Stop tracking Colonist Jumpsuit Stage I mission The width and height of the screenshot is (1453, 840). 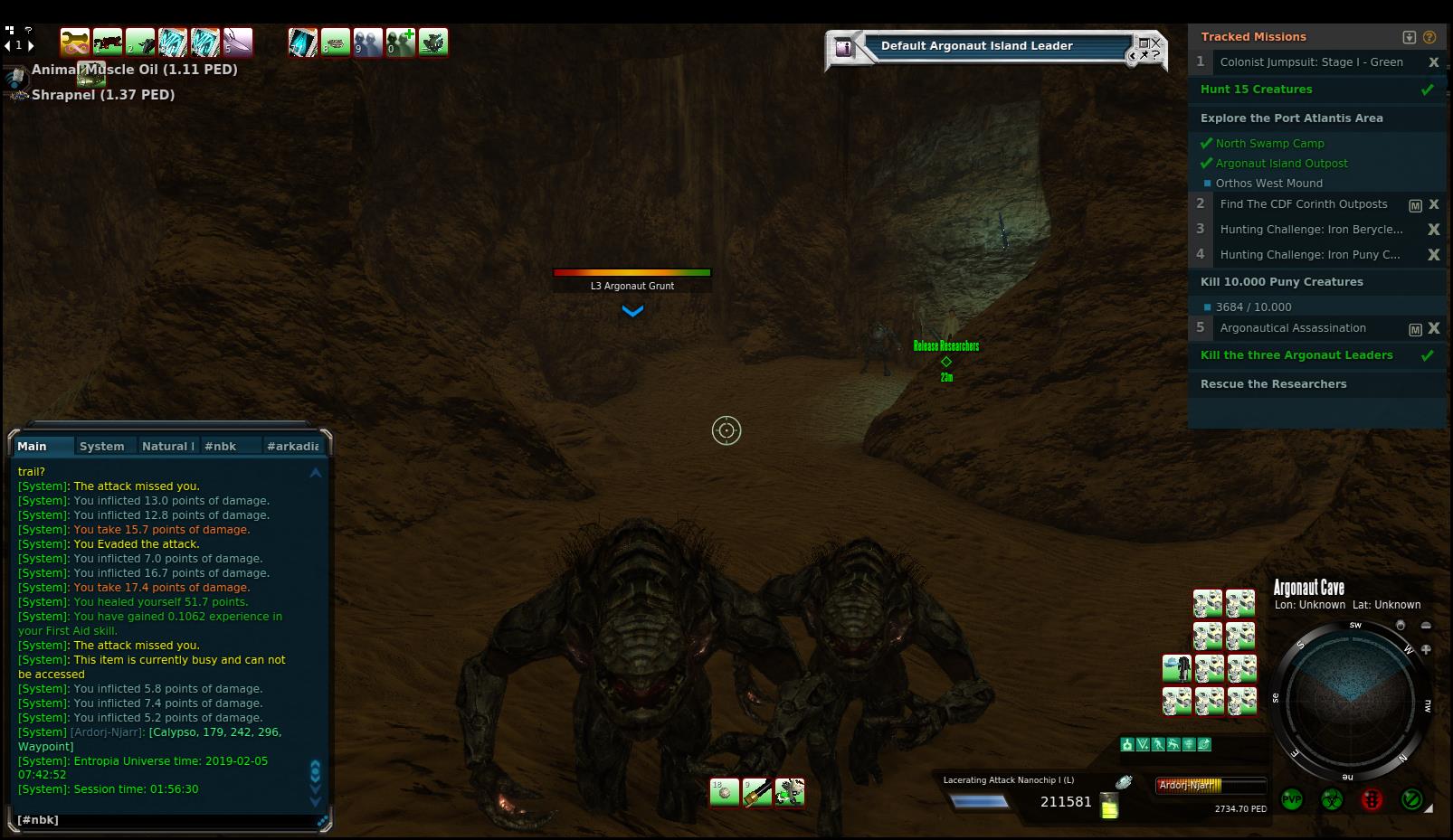1433,62
